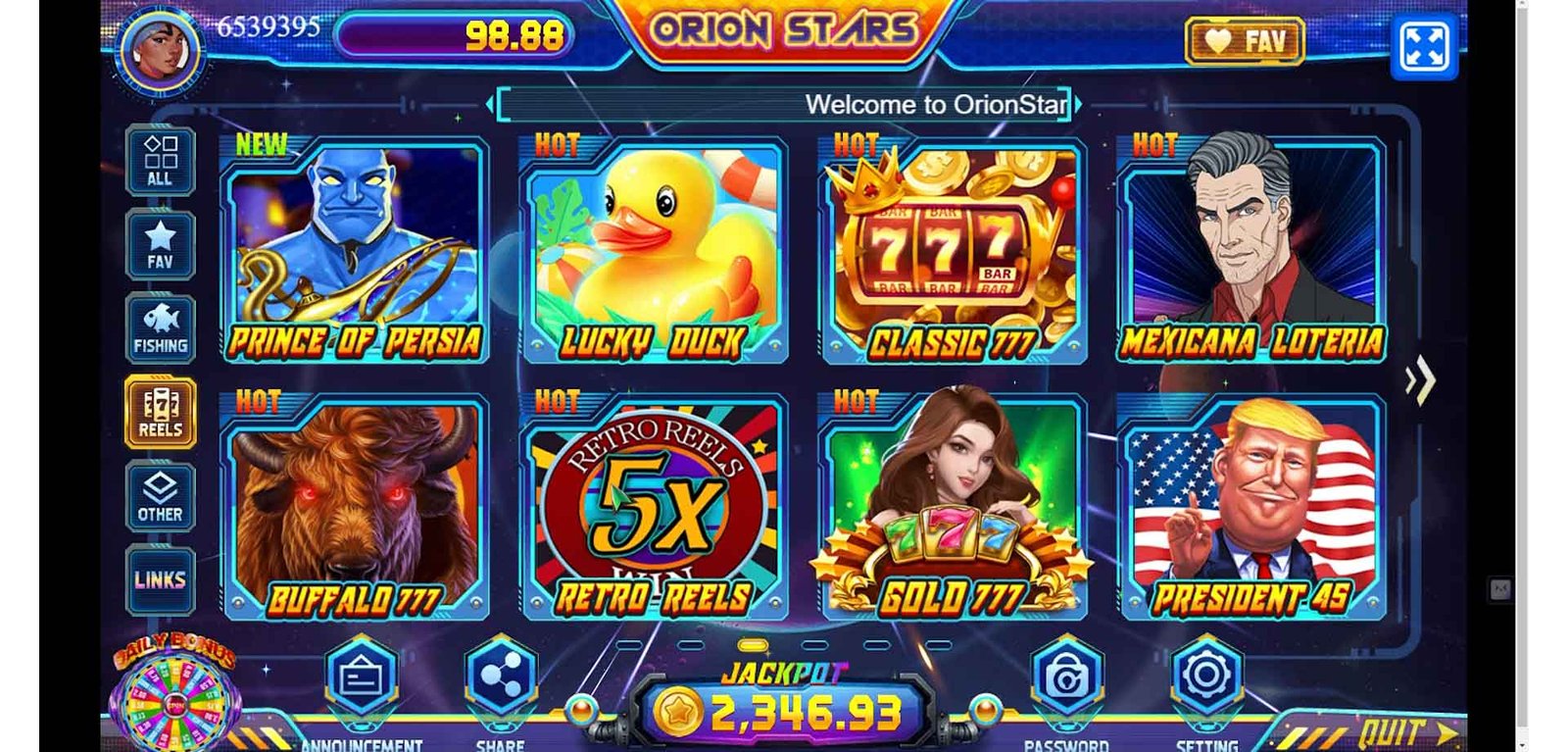Switch to the Fishing games category
This screenshot has width=1568, height=752.
pyautogui.click(x=160, y=328)
